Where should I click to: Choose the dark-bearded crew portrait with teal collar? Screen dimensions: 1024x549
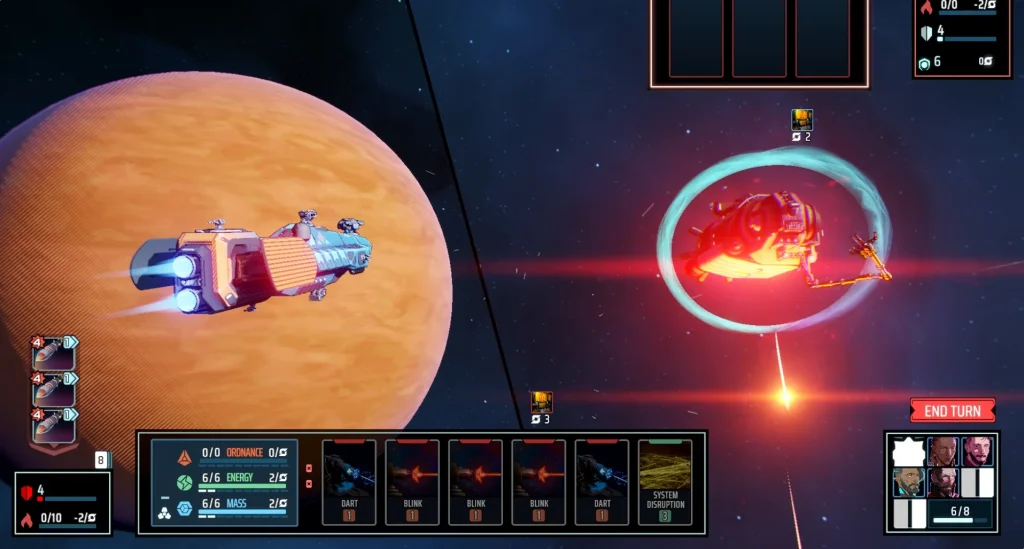(x=909, y=483)
